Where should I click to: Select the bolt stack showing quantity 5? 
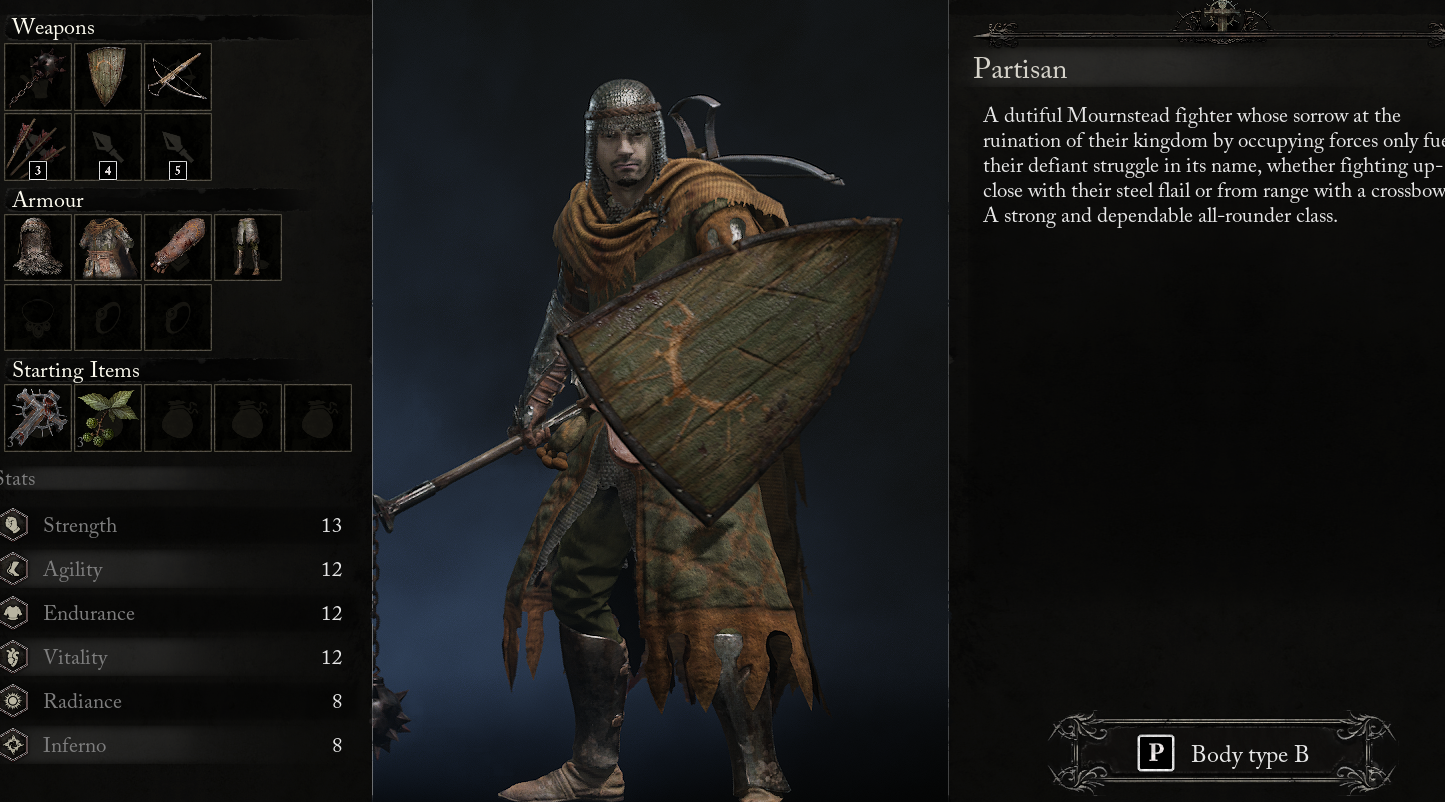click(x=177, y=147)
